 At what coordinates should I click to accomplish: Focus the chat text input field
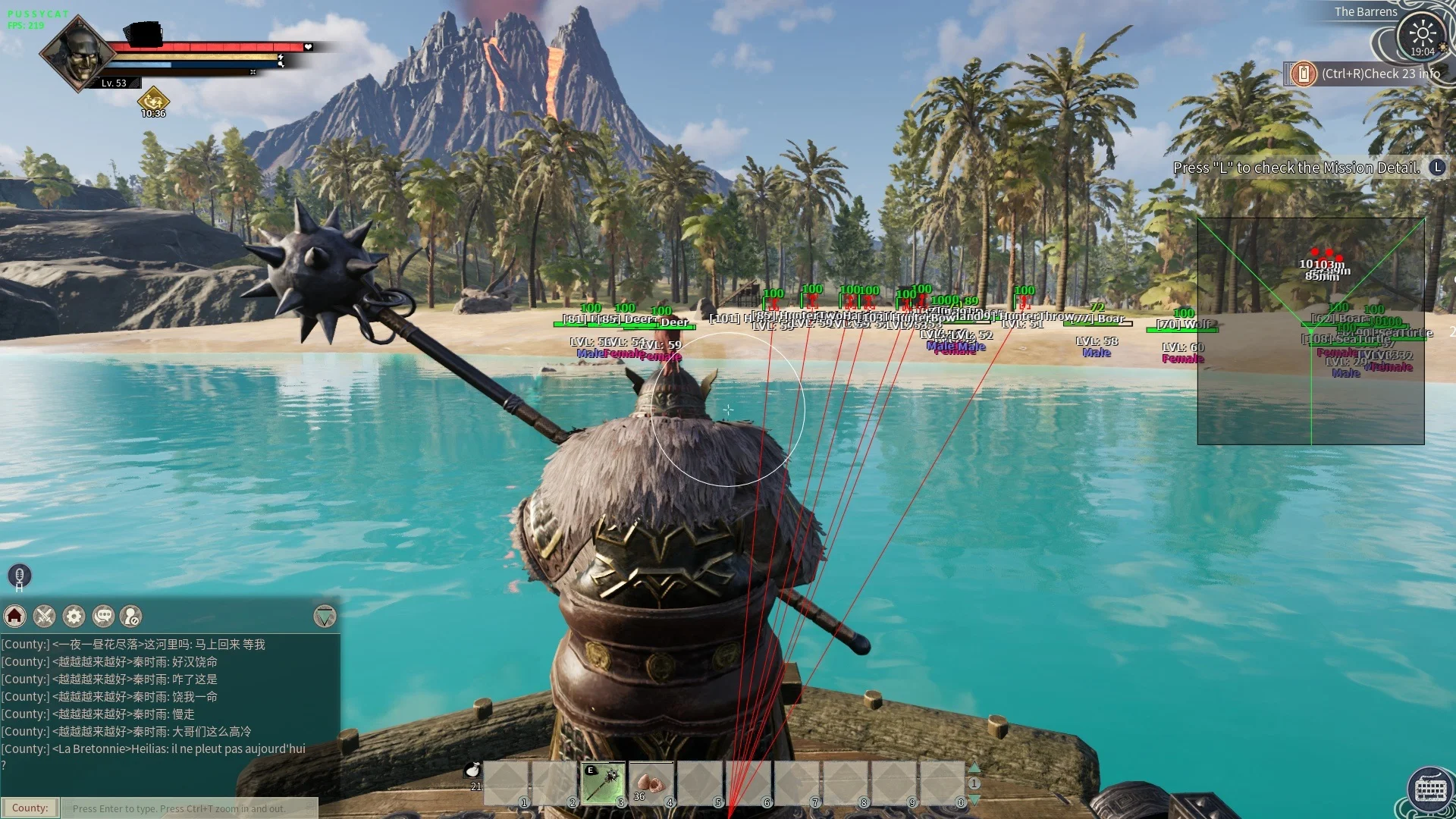point(190,808)
